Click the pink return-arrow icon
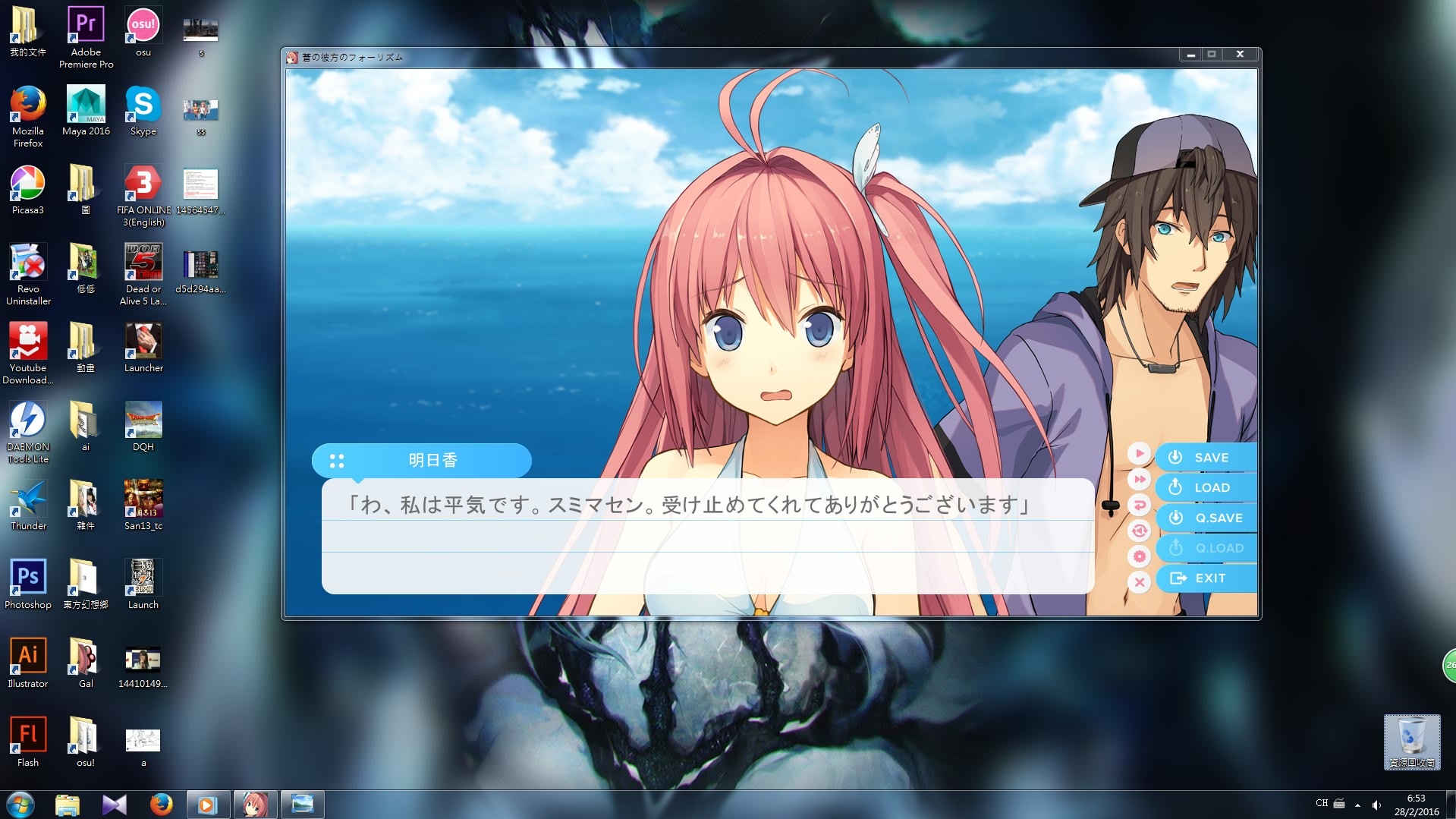1456x819 pixels. point(1139,505)
